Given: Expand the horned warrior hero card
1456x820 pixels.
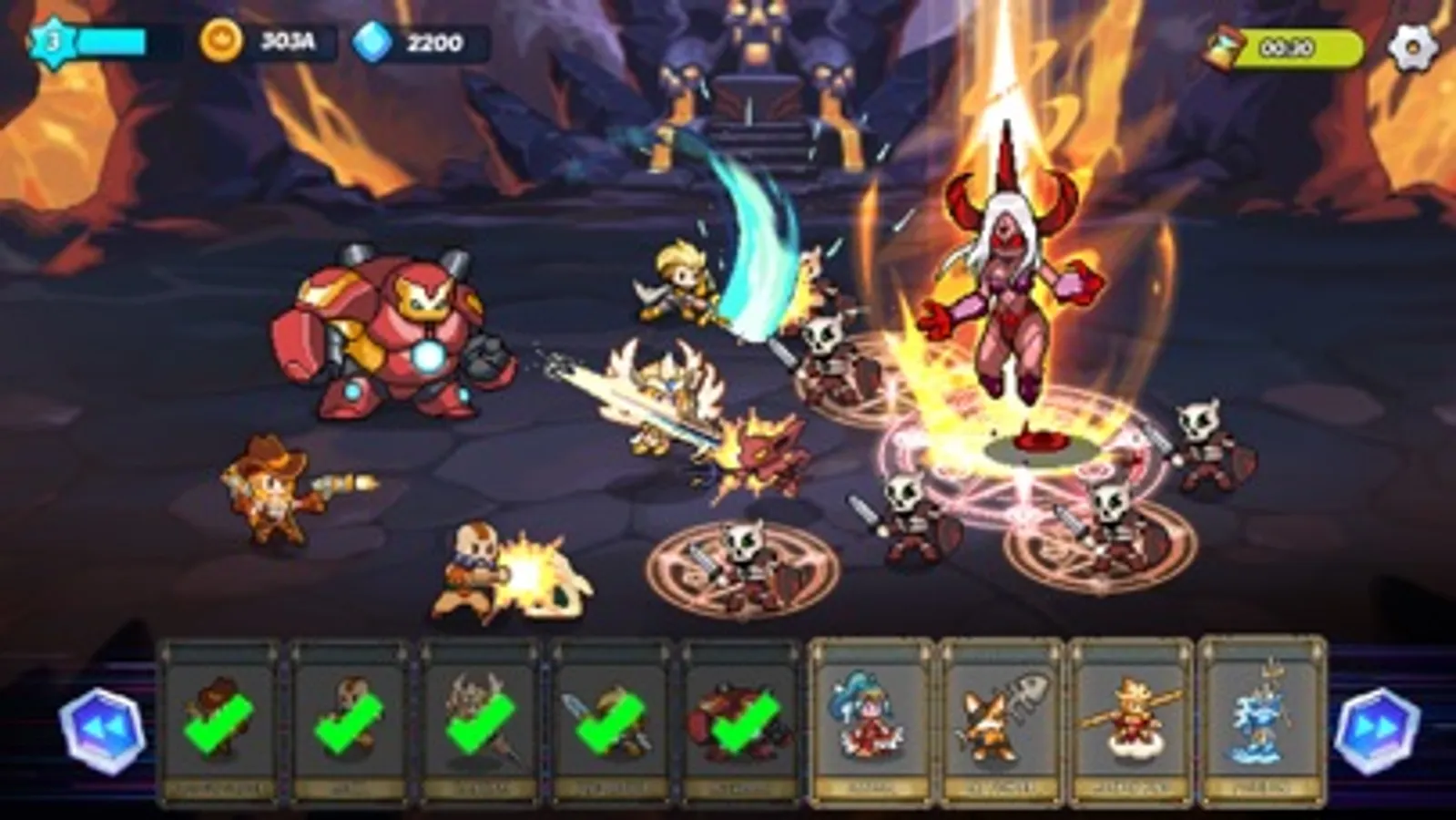Looking at the screenshot, I should click(483, 724).
